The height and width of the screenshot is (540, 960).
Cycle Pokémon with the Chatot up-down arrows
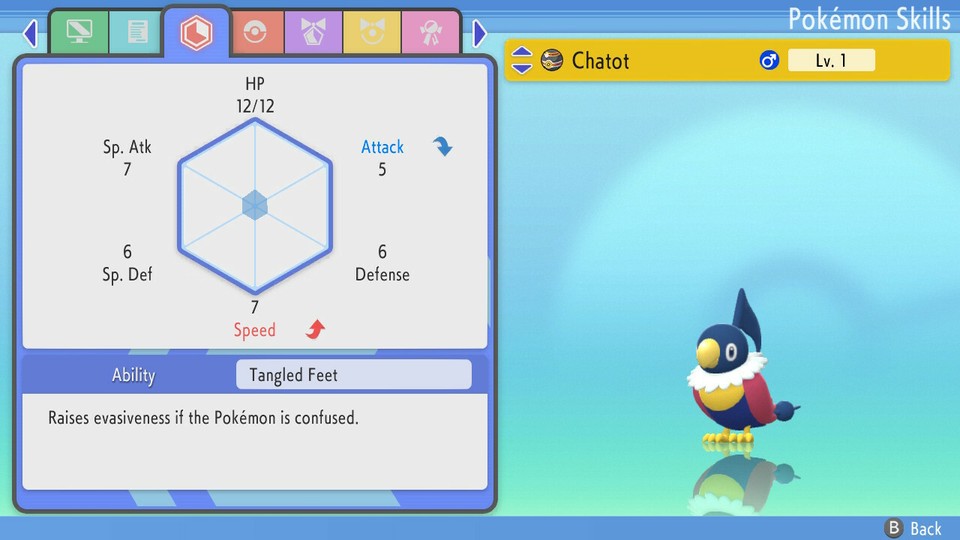(522, 61)
